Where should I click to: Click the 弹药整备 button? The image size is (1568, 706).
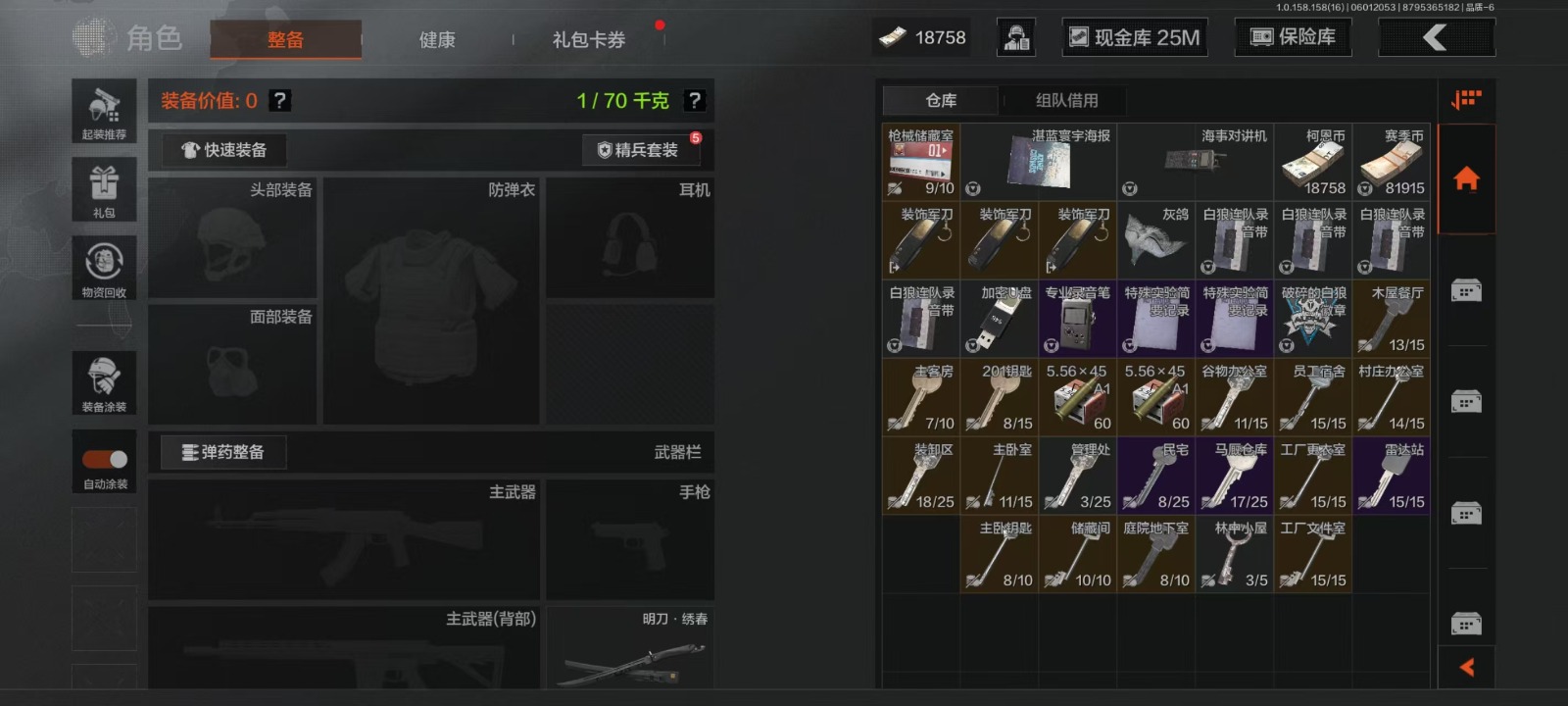pos(223,452)
